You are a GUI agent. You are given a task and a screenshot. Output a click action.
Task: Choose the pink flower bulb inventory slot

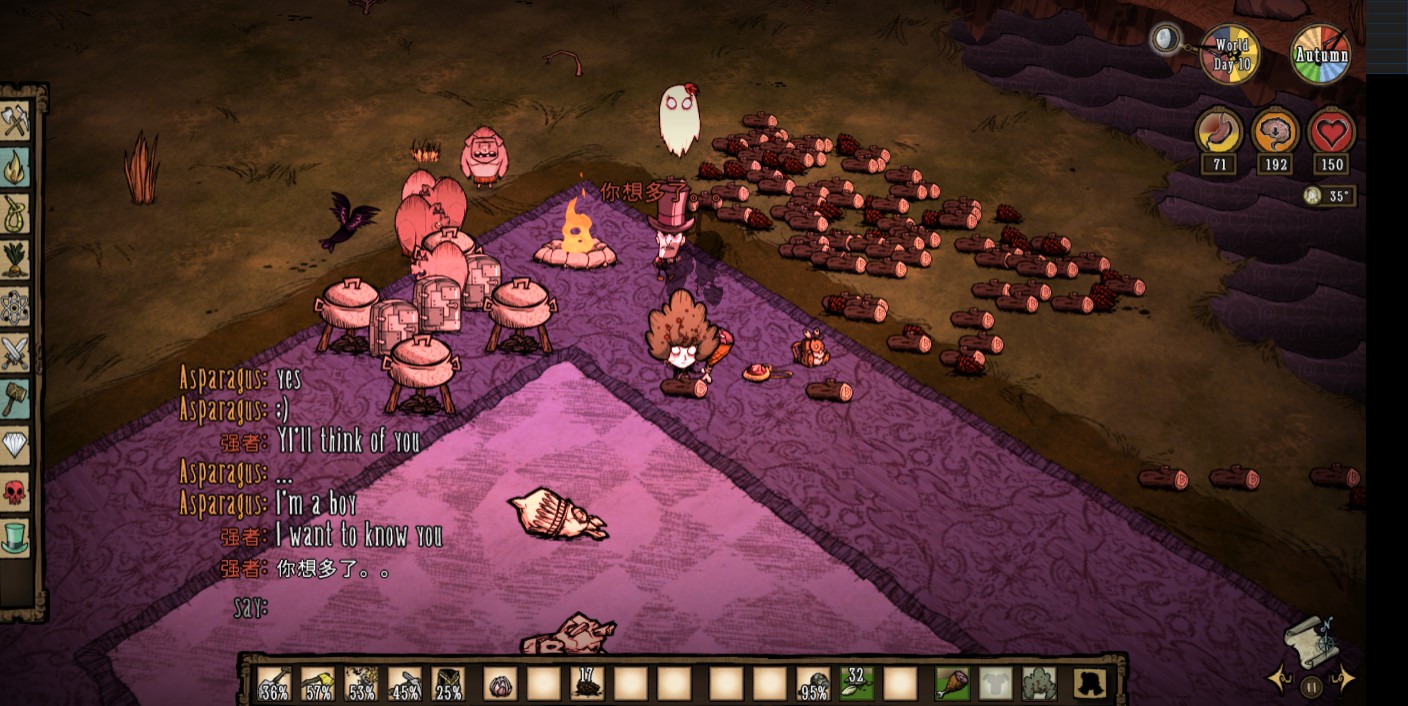click(x=500, y=683)
